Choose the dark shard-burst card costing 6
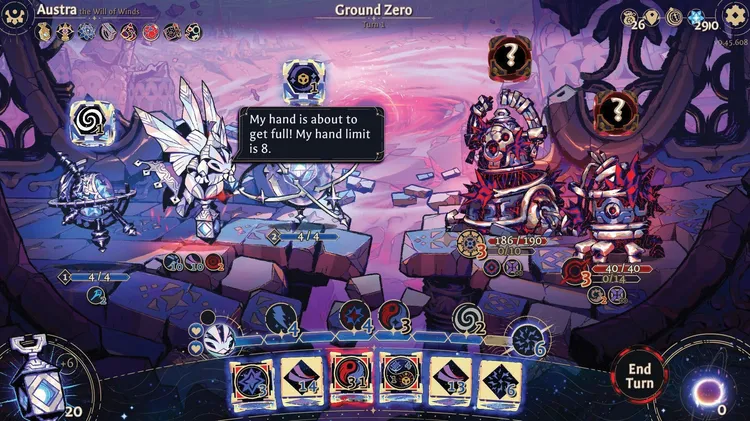This screenshot has height=421, width=750. pos(499,381)
